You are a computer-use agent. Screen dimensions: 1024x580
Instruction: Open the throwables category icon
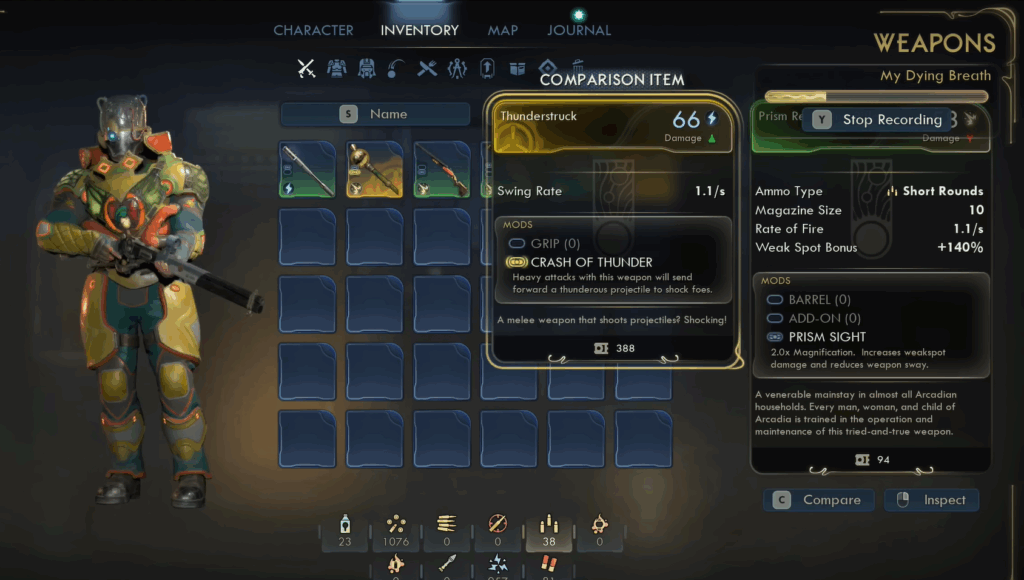[397, 68]
